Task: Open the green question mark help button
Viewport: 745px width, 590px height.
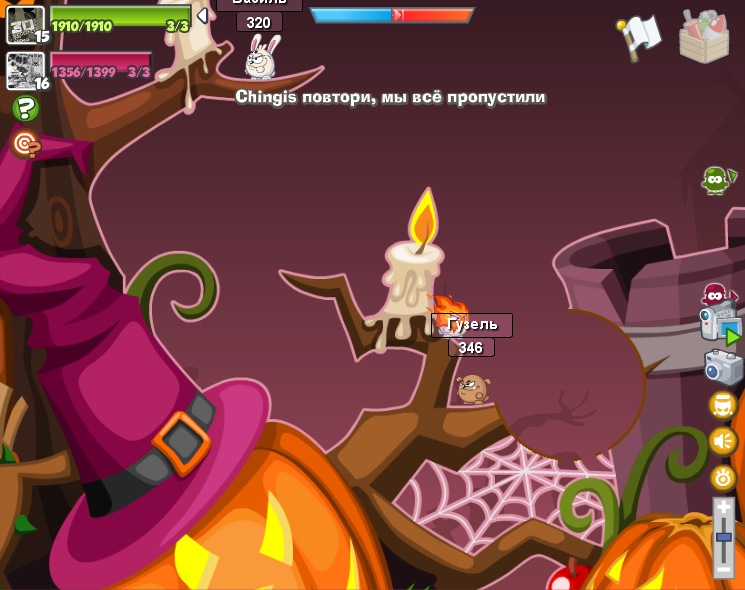Action: pos(25,108)
